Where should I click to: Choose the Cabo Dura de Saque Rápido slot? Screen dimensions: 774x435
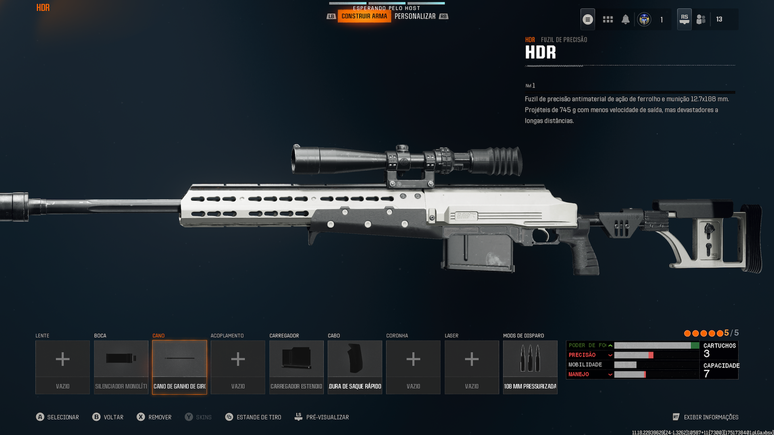(355, 366)
